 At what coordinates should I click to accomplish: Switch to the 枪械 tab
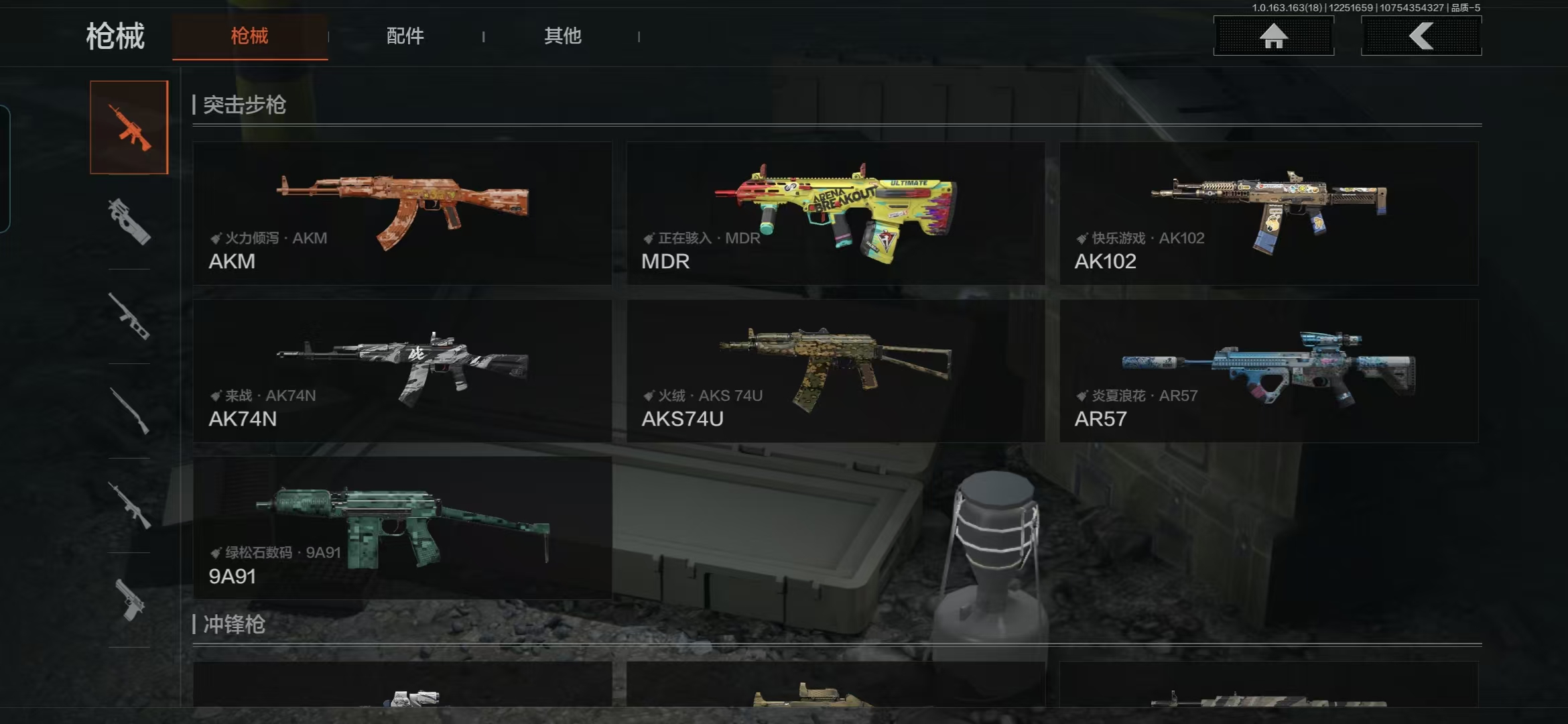(249, 36)
